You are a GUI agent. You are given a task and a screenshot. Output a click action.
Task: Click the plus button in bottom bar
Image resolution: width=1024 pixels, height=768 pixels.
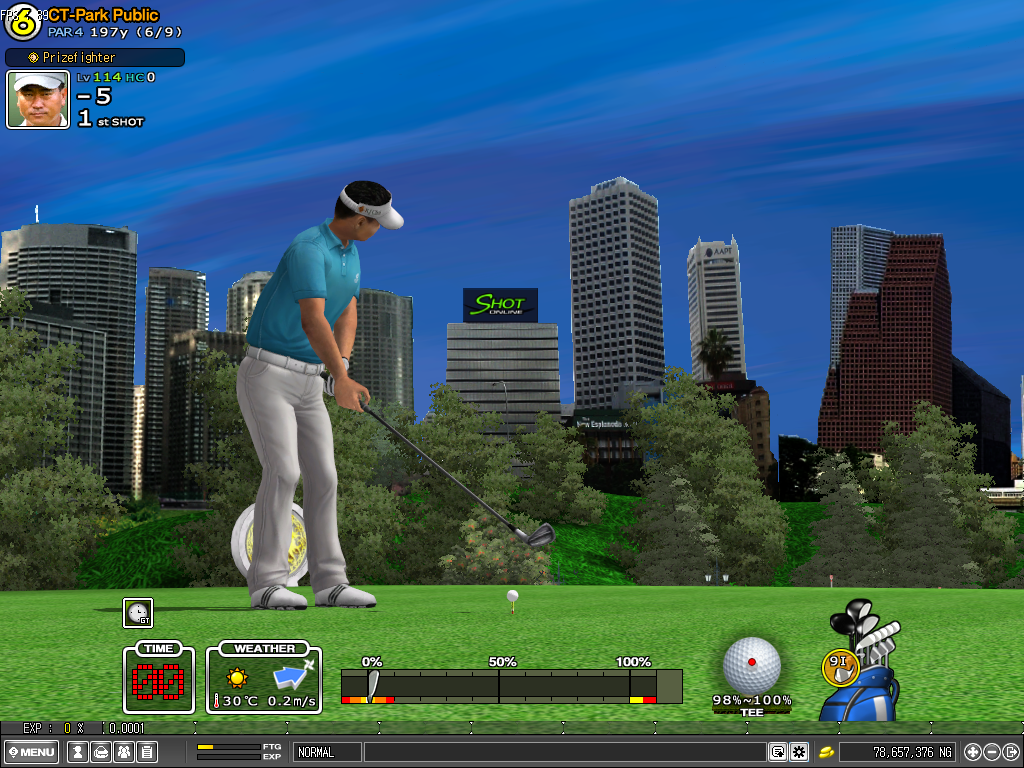tap(973, 752)
